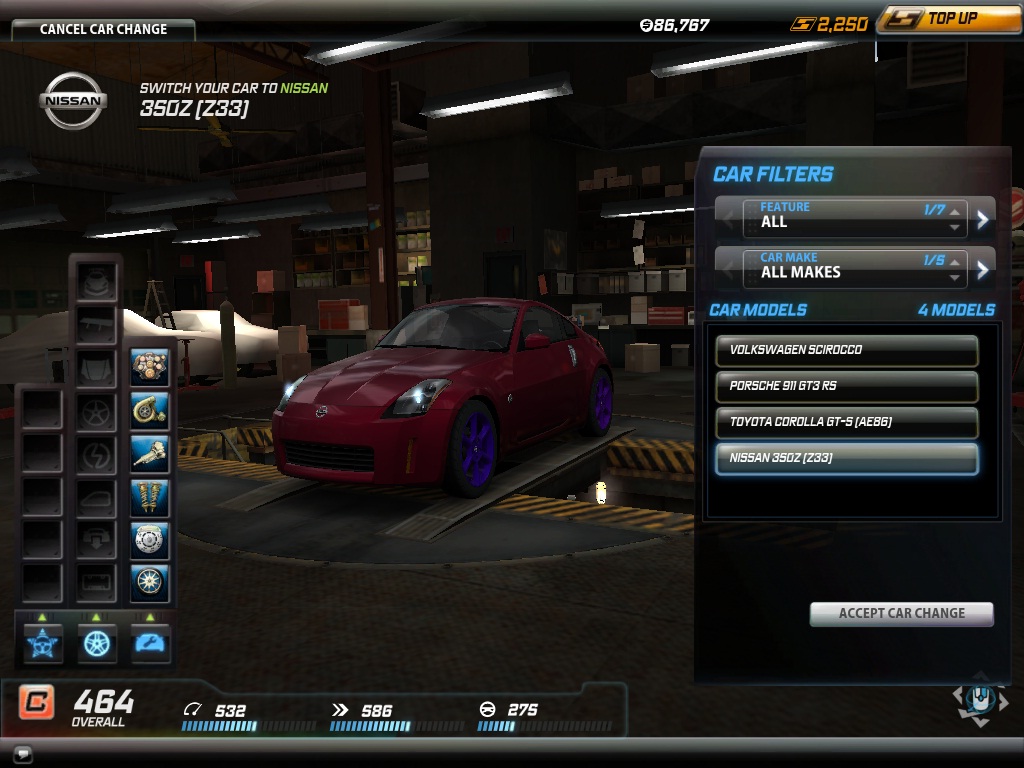The width and height of the screenshot is (1024, 768).
Task: Accept the car change
Action: (x=901, y=613)
